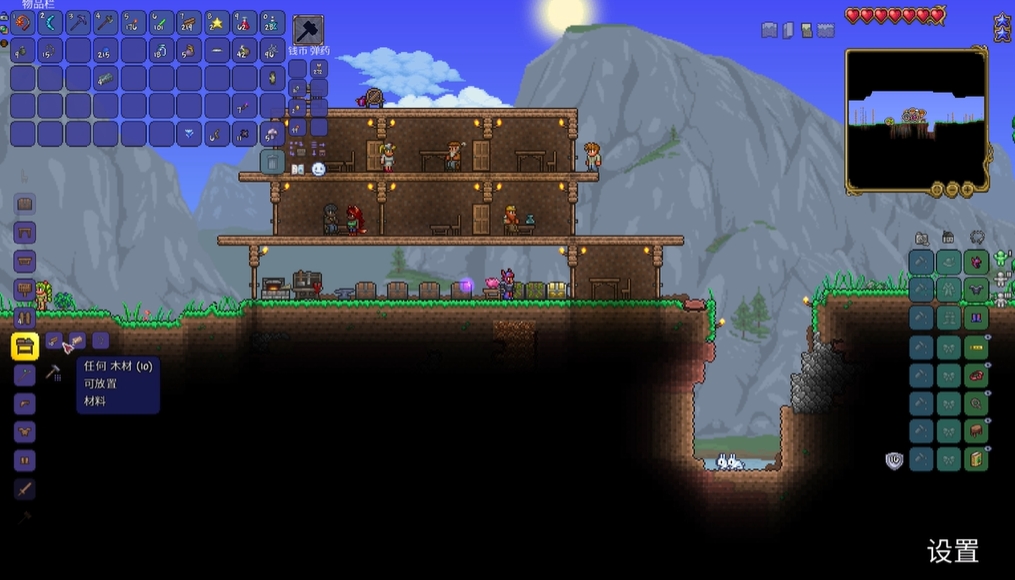Select the hammer in hotbar slot 4
Viewport: 1015px width, 580px height.
(106, 22)
